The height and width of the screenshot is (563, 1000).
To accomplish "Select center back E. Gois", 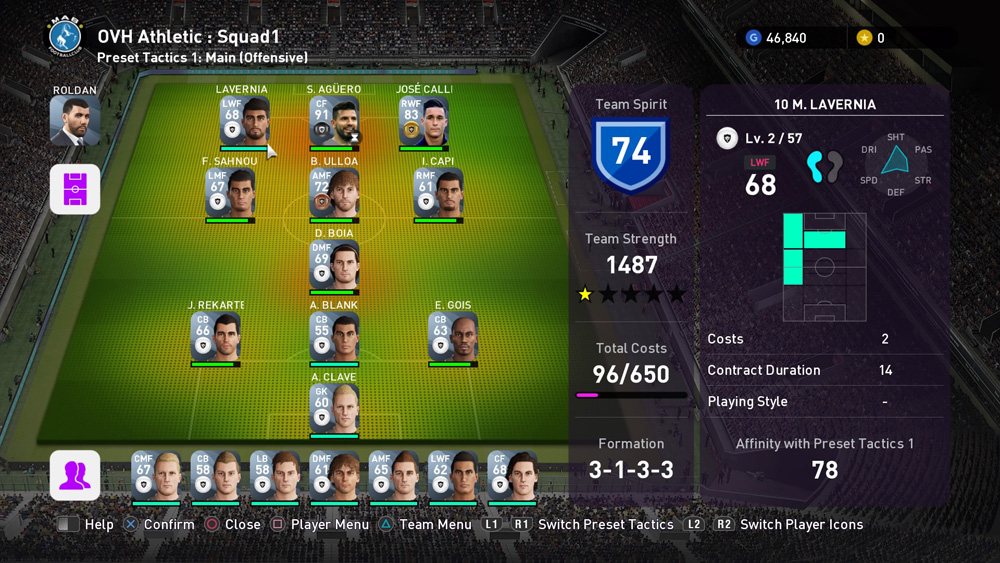I will point(452,337).
